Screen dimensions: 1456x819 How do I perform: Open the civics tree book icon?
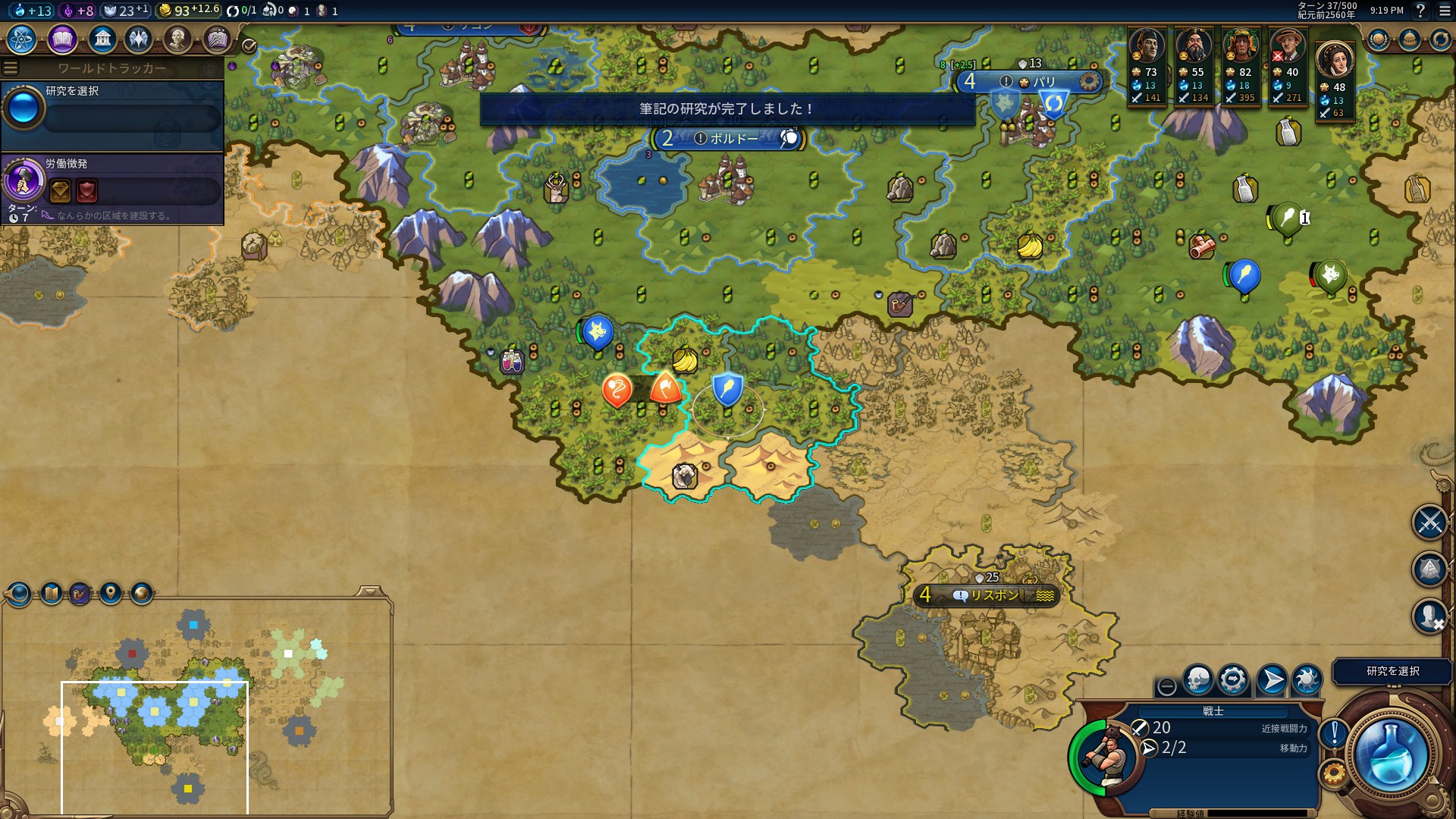(x=62, y=39)
